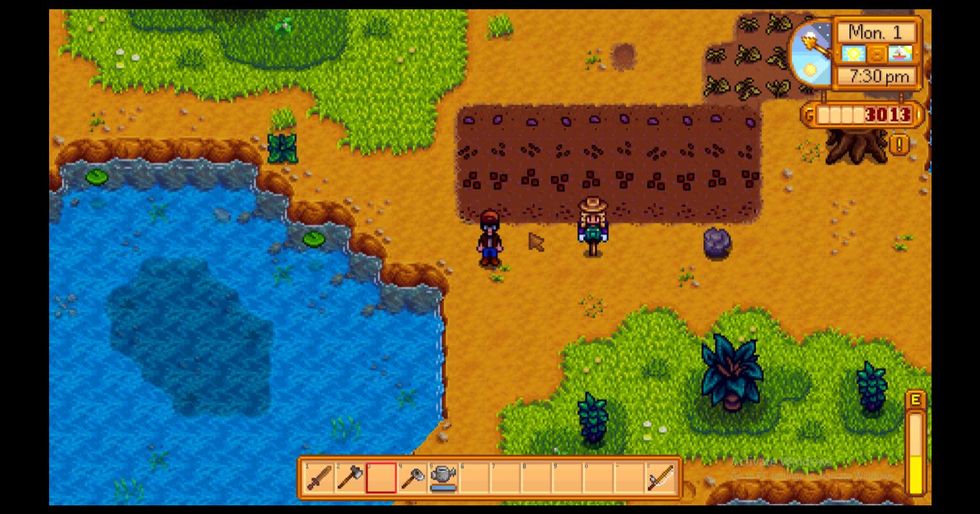Equip the axe from the hotbar
The image size is (980, 514).
coord(349,479)
